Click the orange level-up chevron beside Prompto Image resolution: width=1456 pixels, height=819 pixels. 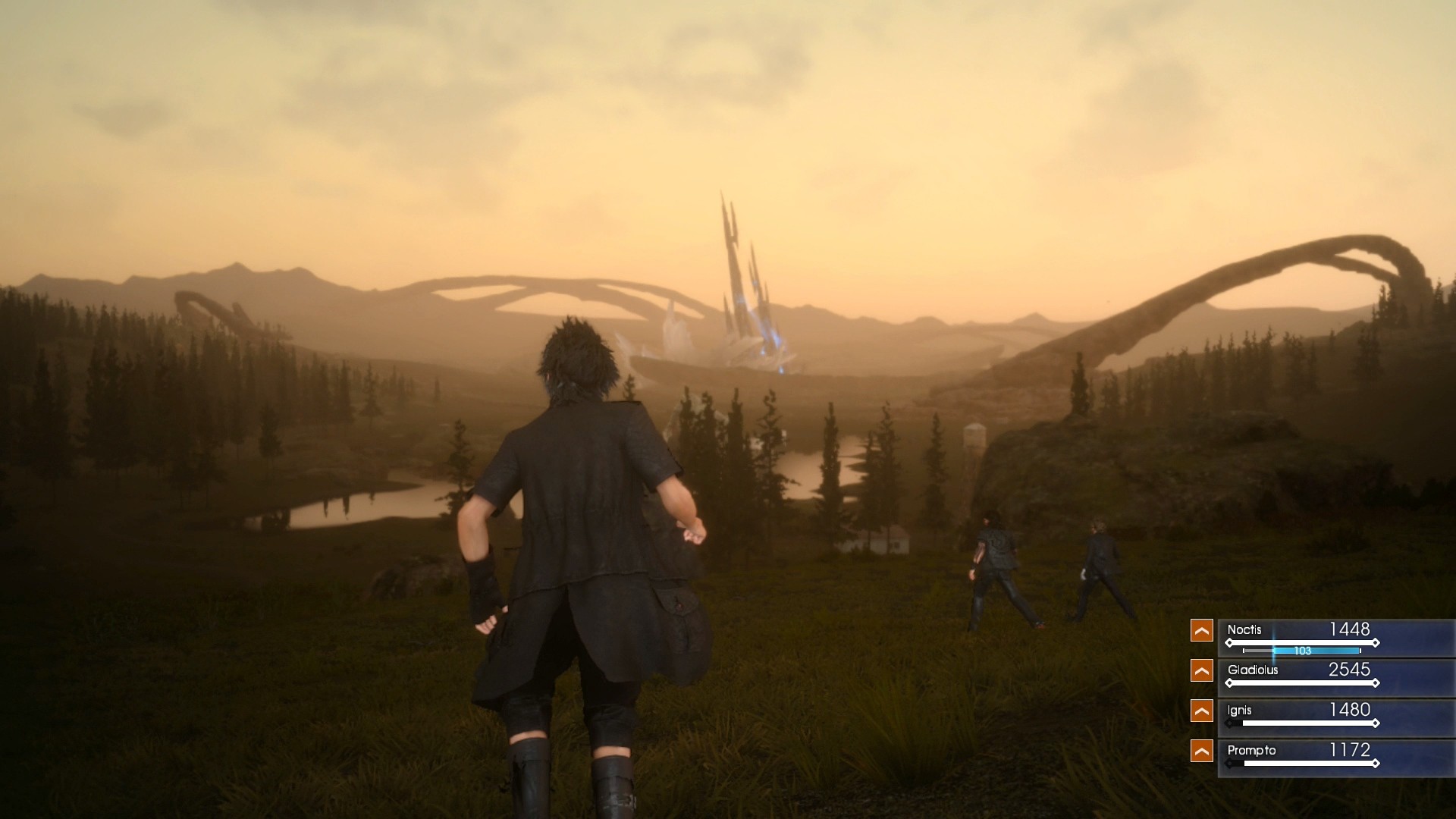tap(1202, 751)
